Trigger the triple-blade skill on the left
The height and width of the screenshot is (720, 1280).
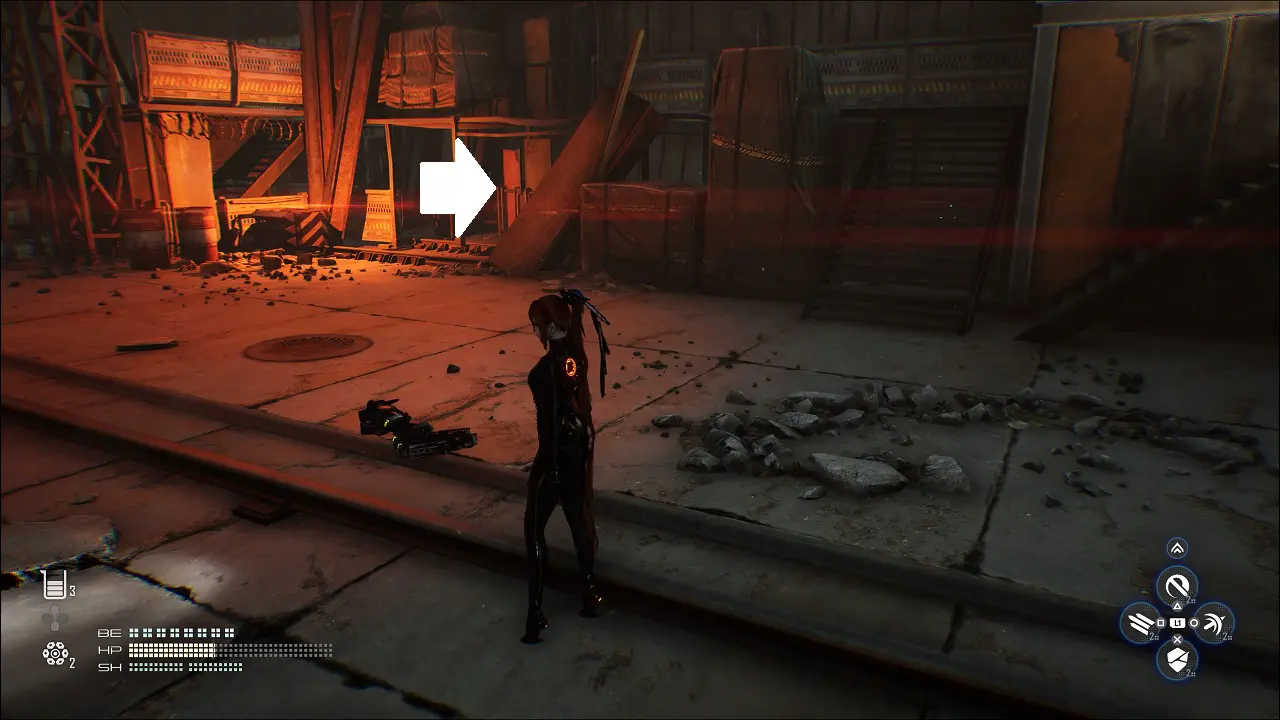click(1141, 623)
